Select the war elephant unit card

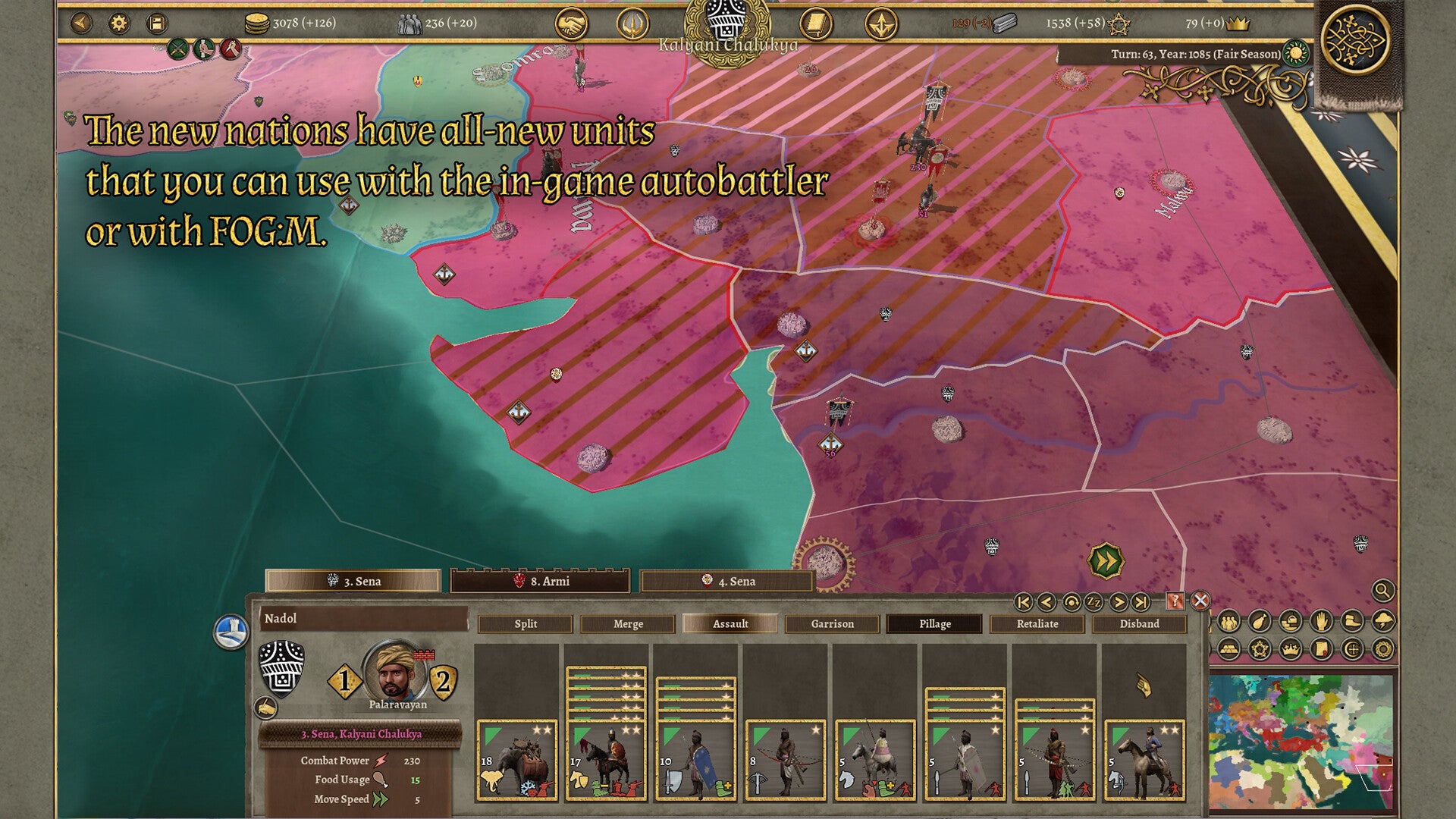point(516,761)
